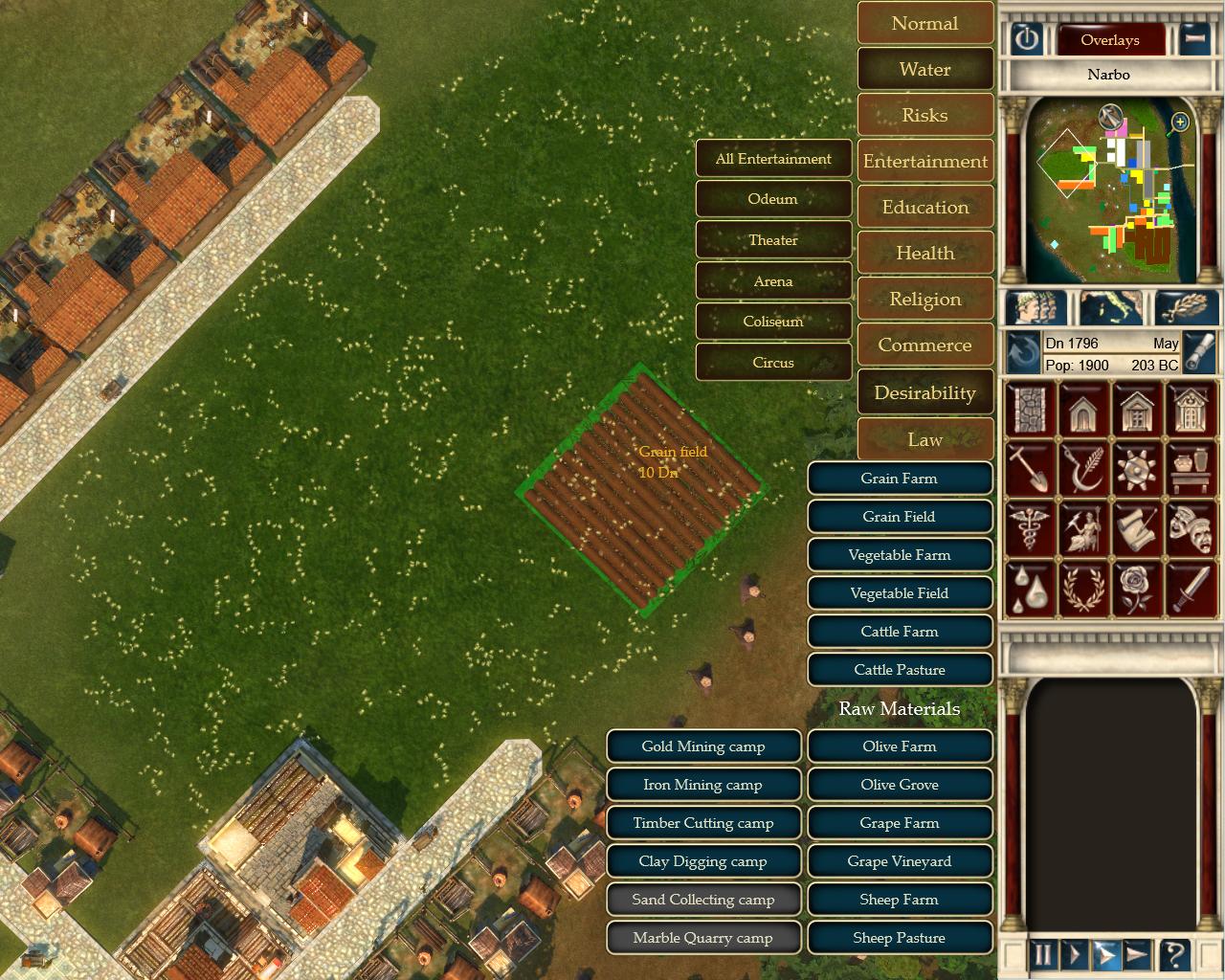The image size is (1225, 980).
Task: Open the theater masks entertainment category
Action: pos(1191,528)
